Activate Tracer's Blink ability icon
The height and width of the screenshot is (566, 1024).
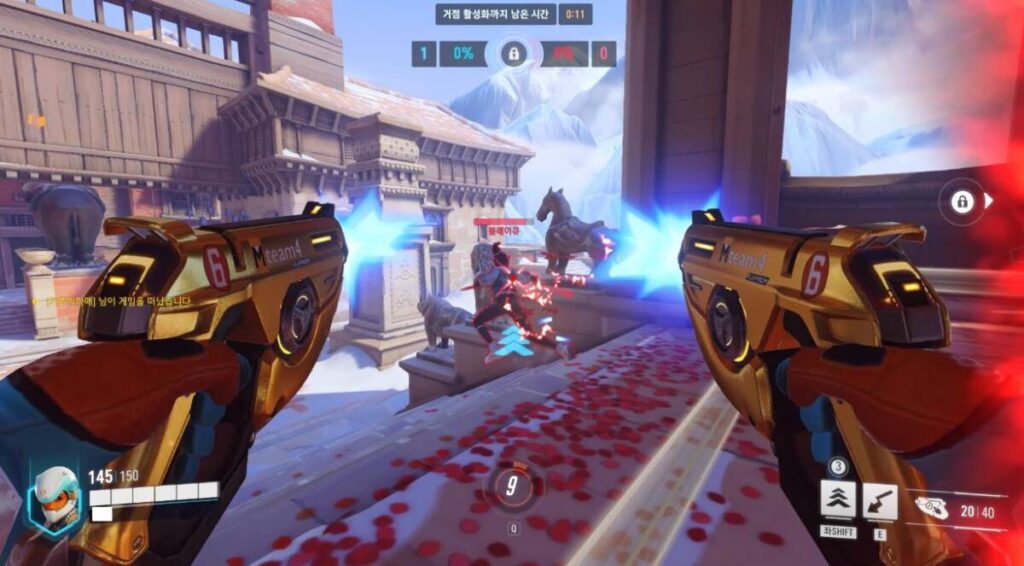click(838, 499)
